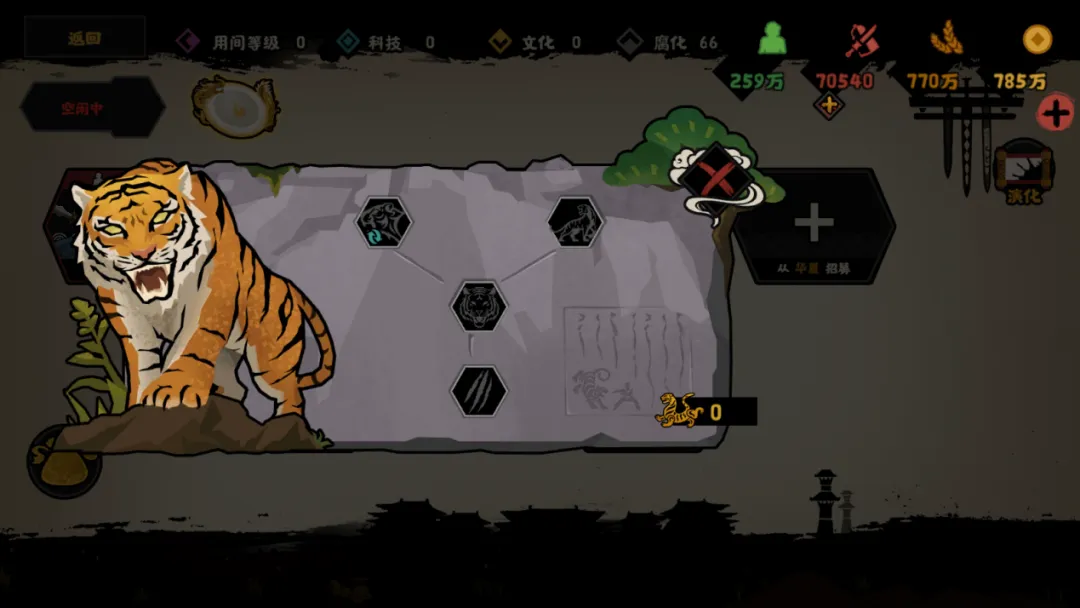Tap the red circular plus button
1080x608 pixels.
[1056, 113]
